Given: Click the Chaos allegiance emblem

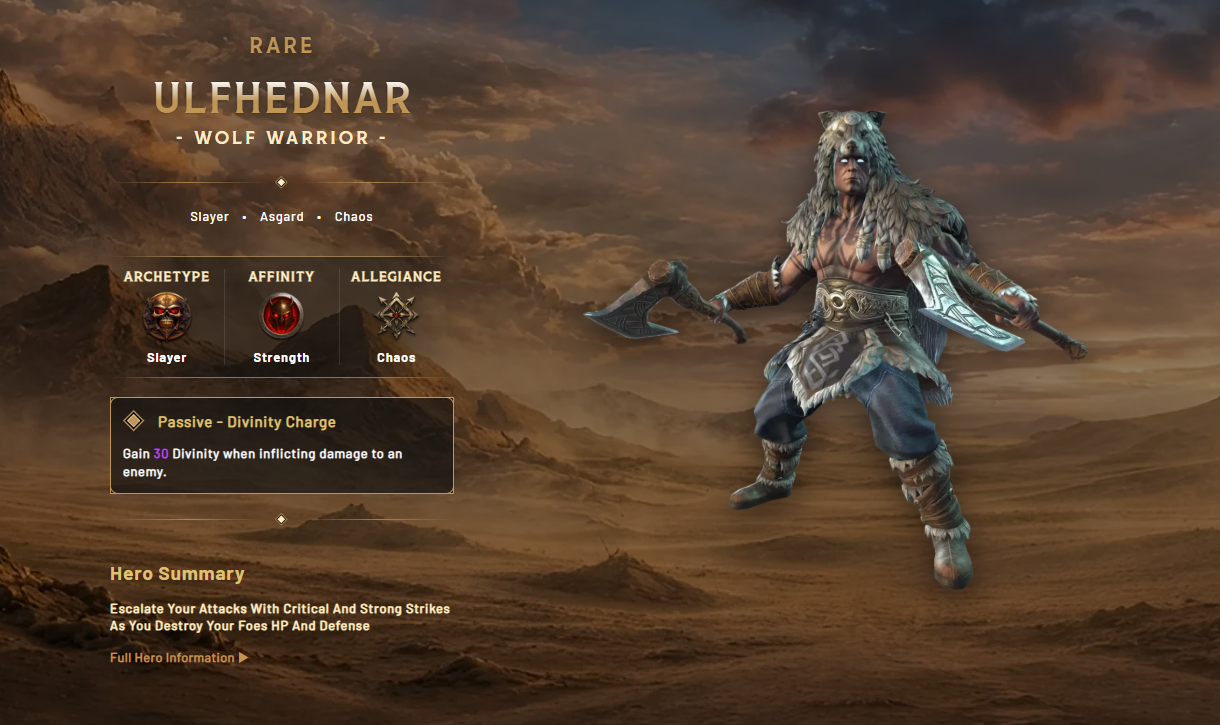Looking at the screenshot, I should [396, 317].
